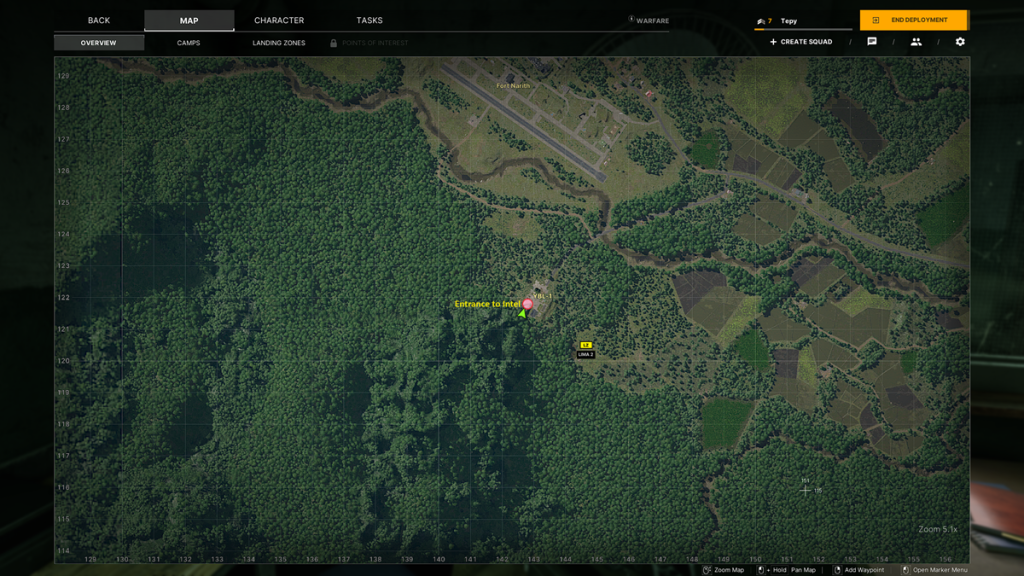The image size is (1024, 576).
Task: Show Landing Zones on the map
Action: click(278, 43)
